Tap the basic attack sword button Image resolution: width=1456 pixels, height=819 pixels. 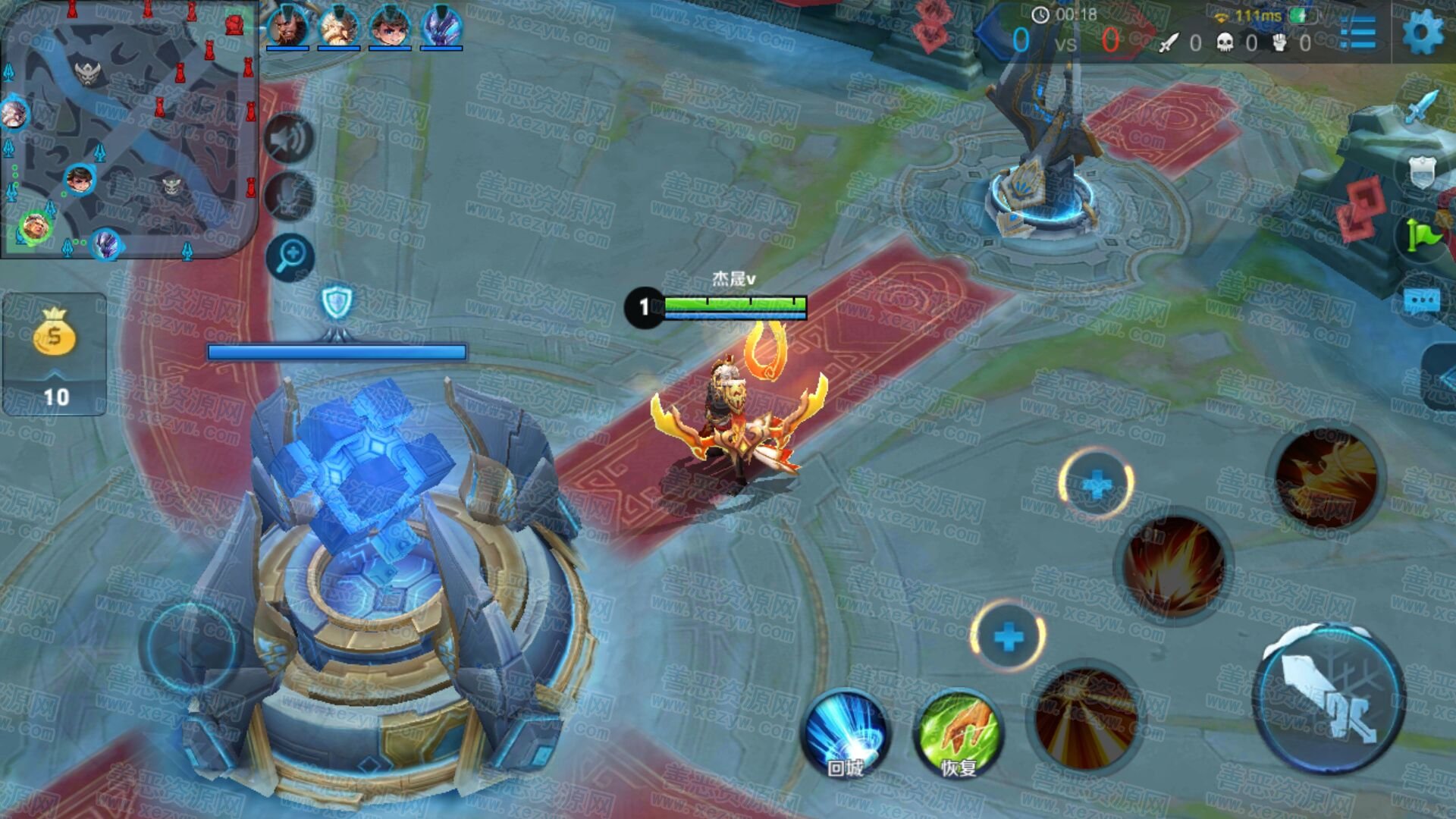pyautogui.click(x=1329, y=698)
